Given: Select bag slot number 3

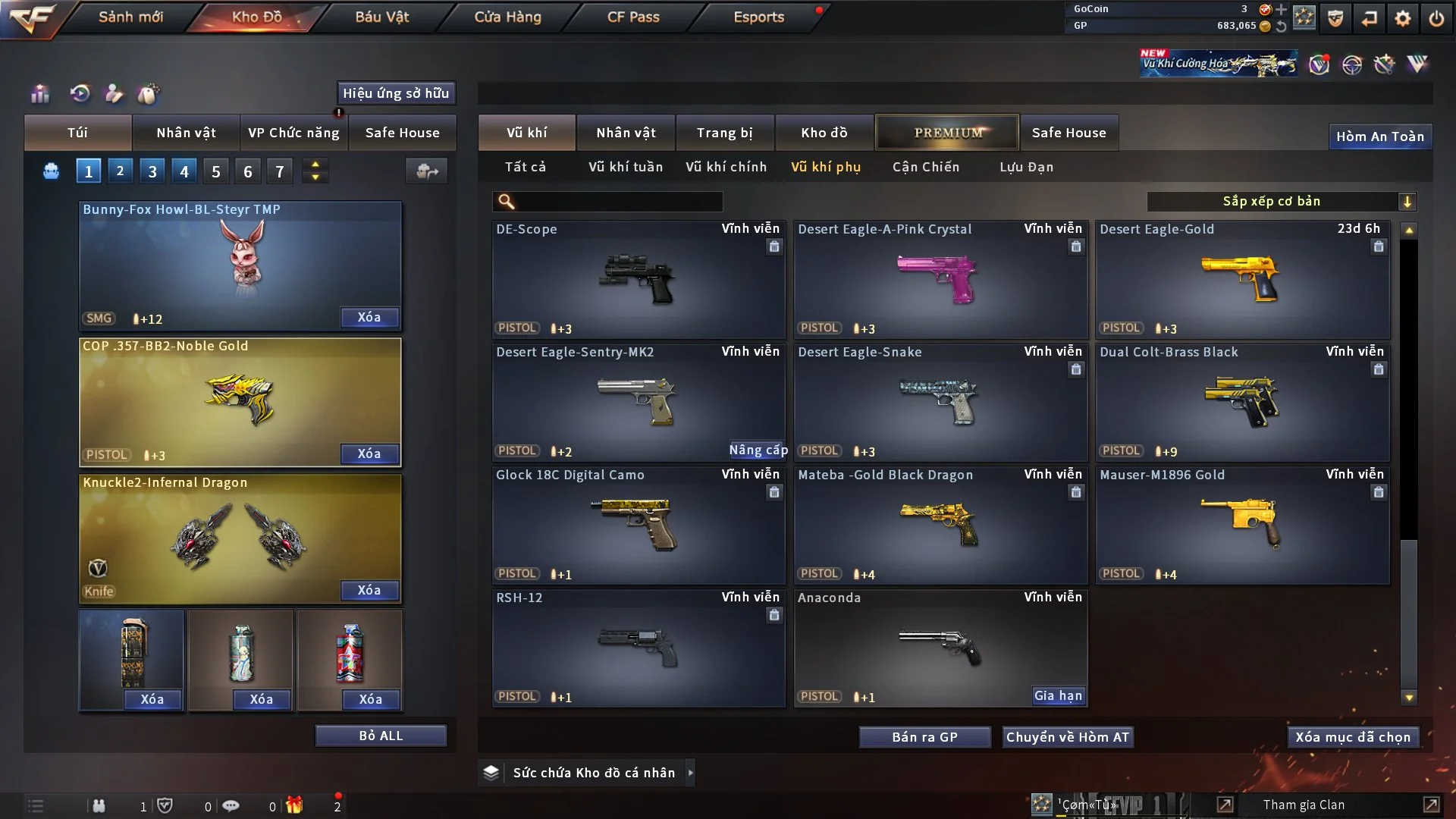Looking at the screenshot, I should [152, 171].
